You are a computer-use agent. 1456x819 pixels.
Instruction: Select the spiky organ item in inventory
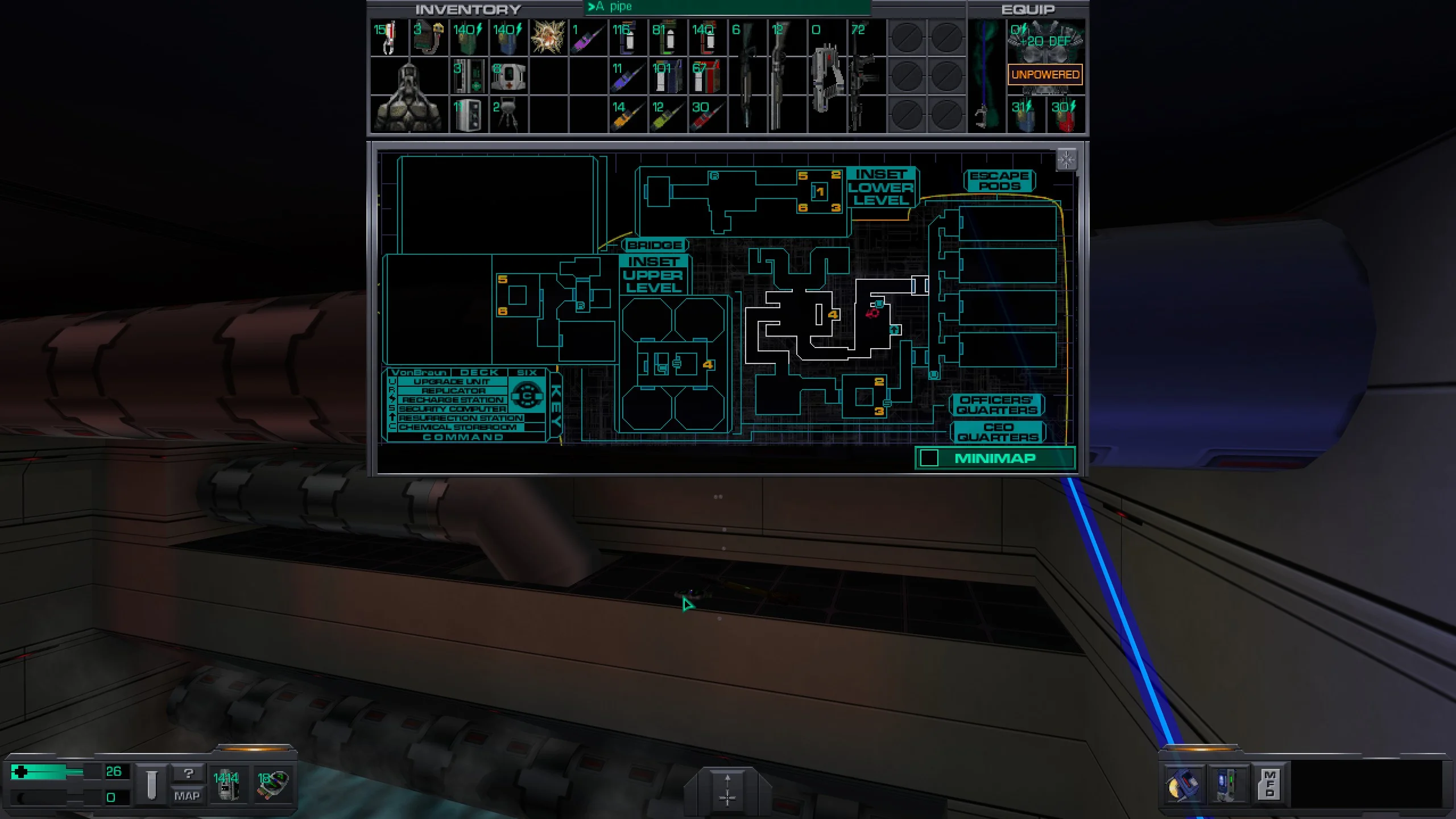(x=548, y=38)
